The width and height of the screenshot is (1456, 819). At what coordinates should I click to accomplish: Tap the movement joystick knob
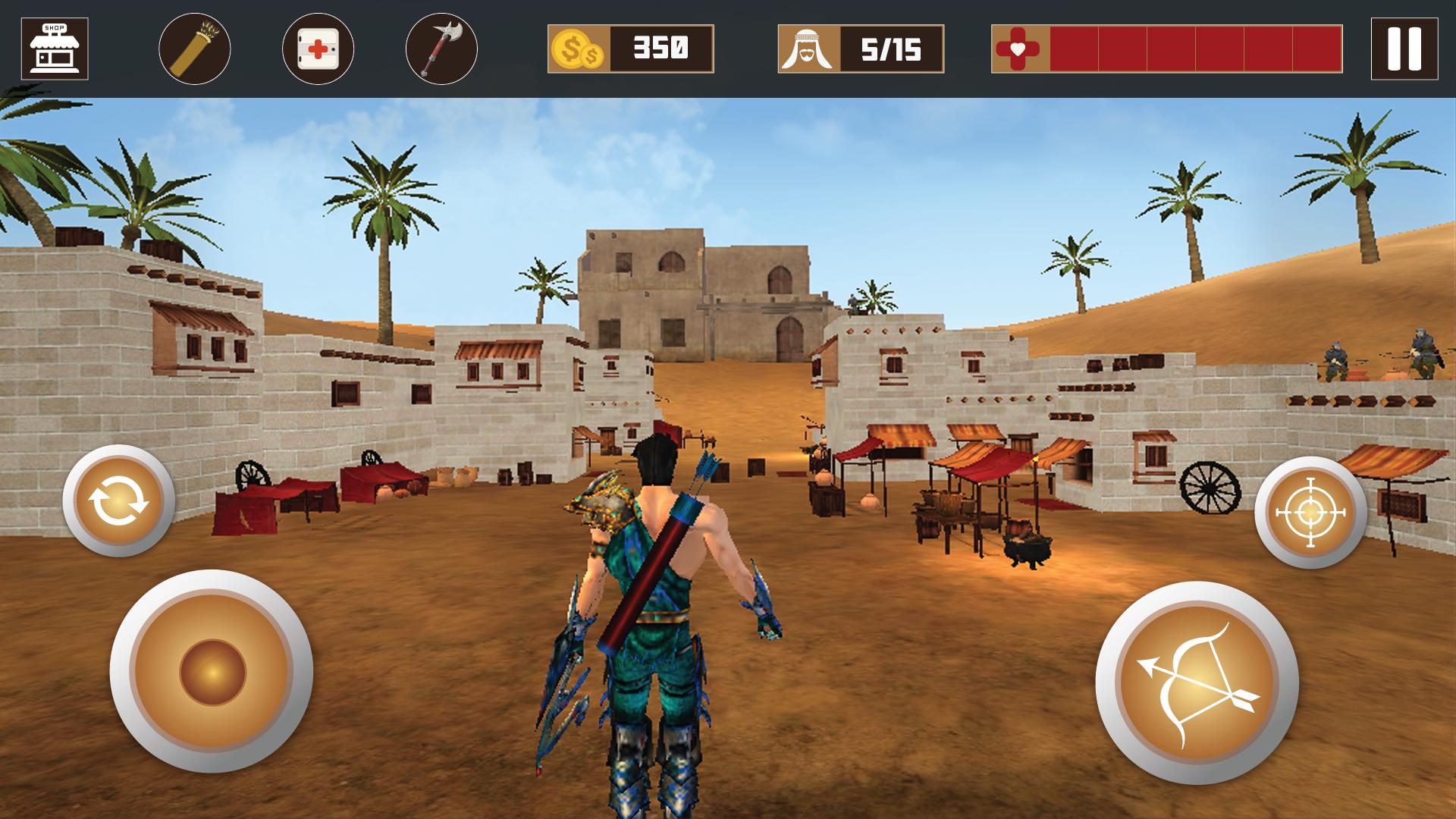click(x=212, y=672)
